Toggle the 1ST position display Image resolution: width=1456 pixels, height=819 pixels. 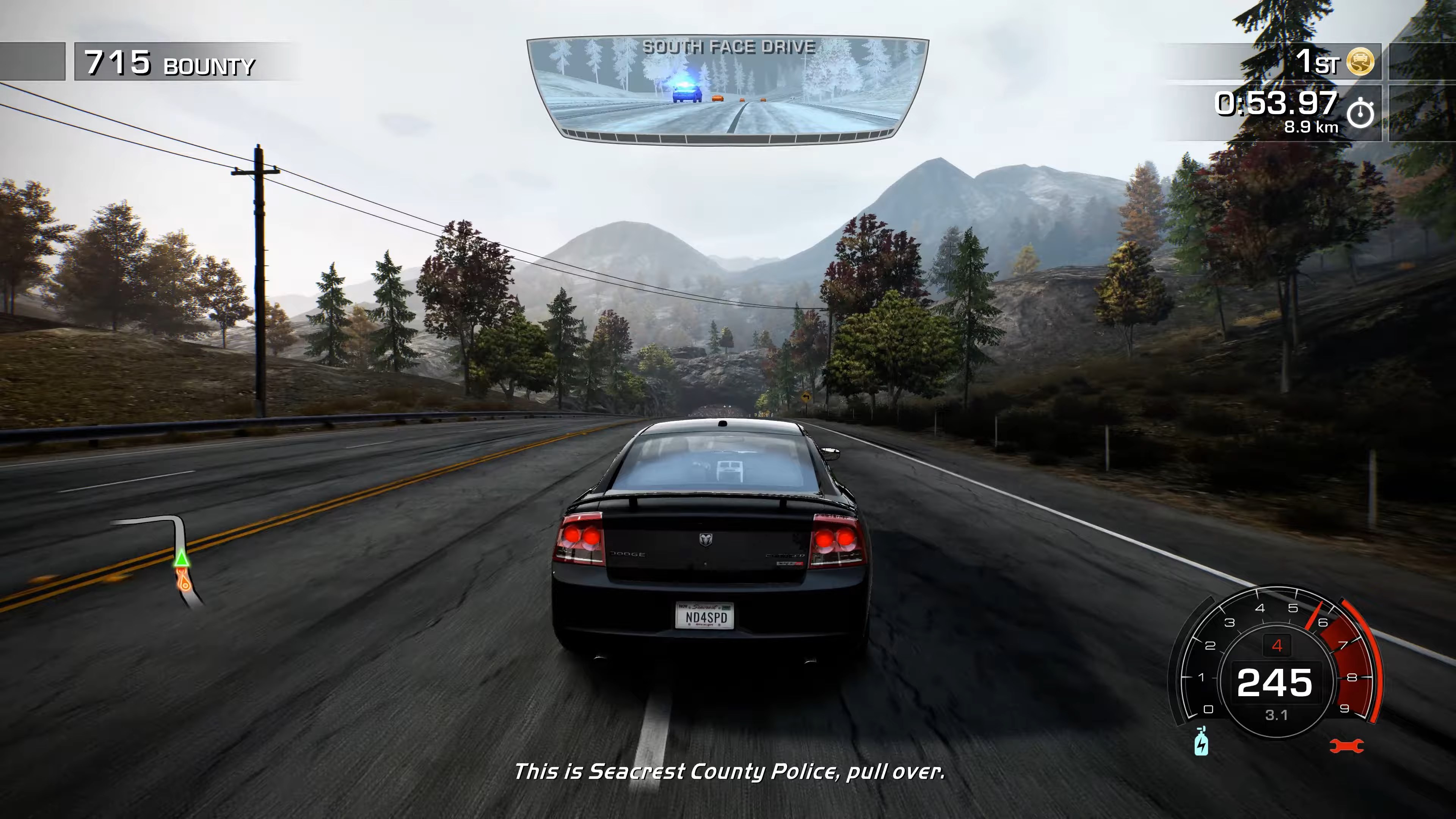tap(1317, 61)
